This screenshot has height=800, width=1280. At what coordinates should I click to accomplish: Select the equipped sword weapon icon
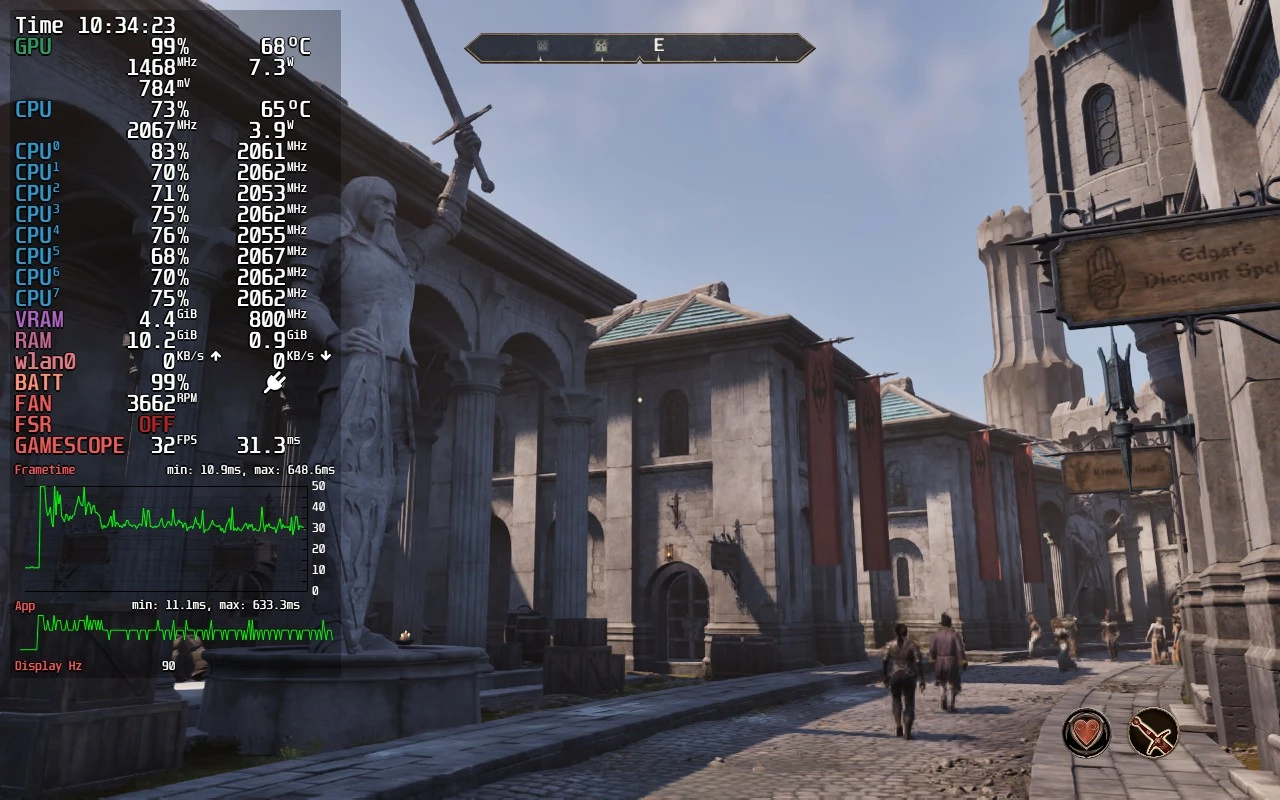(x=1153, y=732)
